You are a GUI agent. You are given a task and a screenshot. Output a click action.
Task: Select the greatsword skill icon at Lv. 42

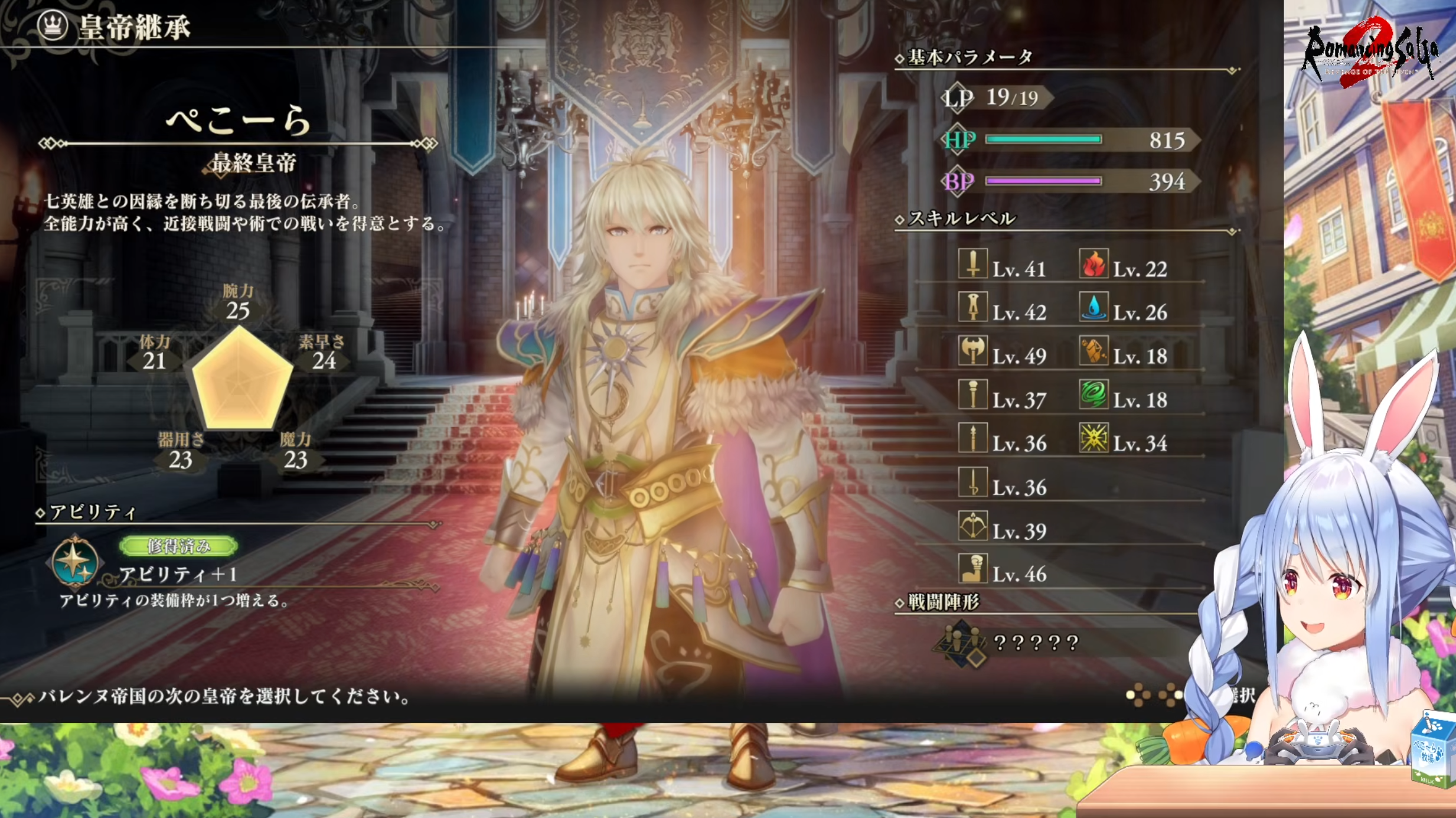pos(972,307)
